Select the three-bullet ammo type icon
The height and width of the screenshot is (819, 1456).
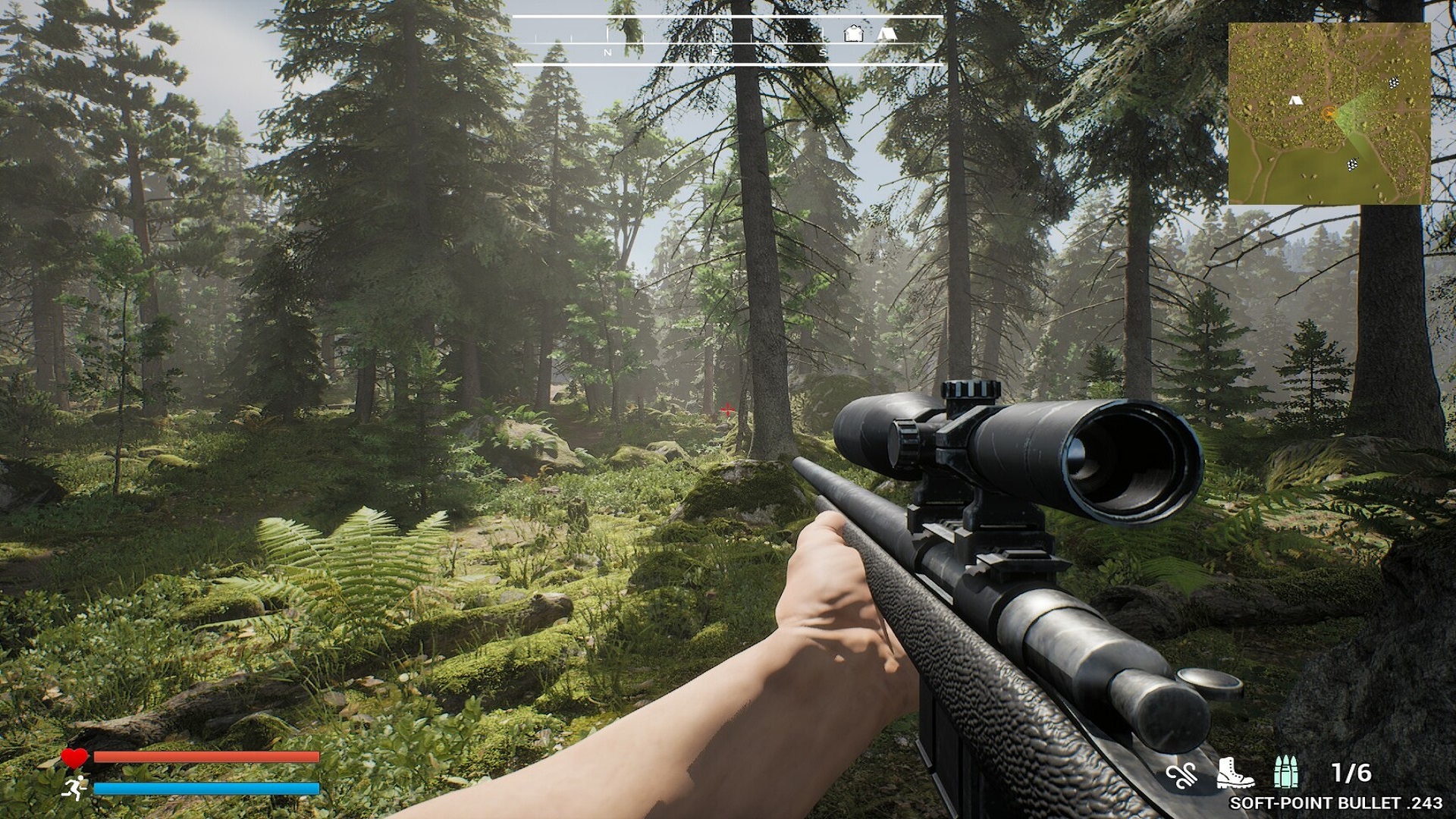tap(1285, 772)
